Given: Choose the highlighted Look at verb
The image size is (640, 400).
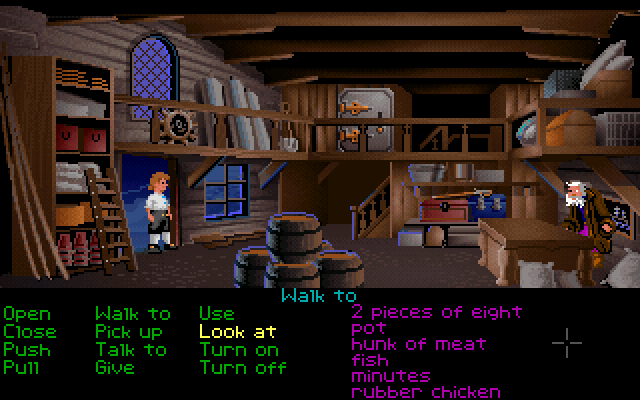Looking at the screenshot, I should point(238,331).
